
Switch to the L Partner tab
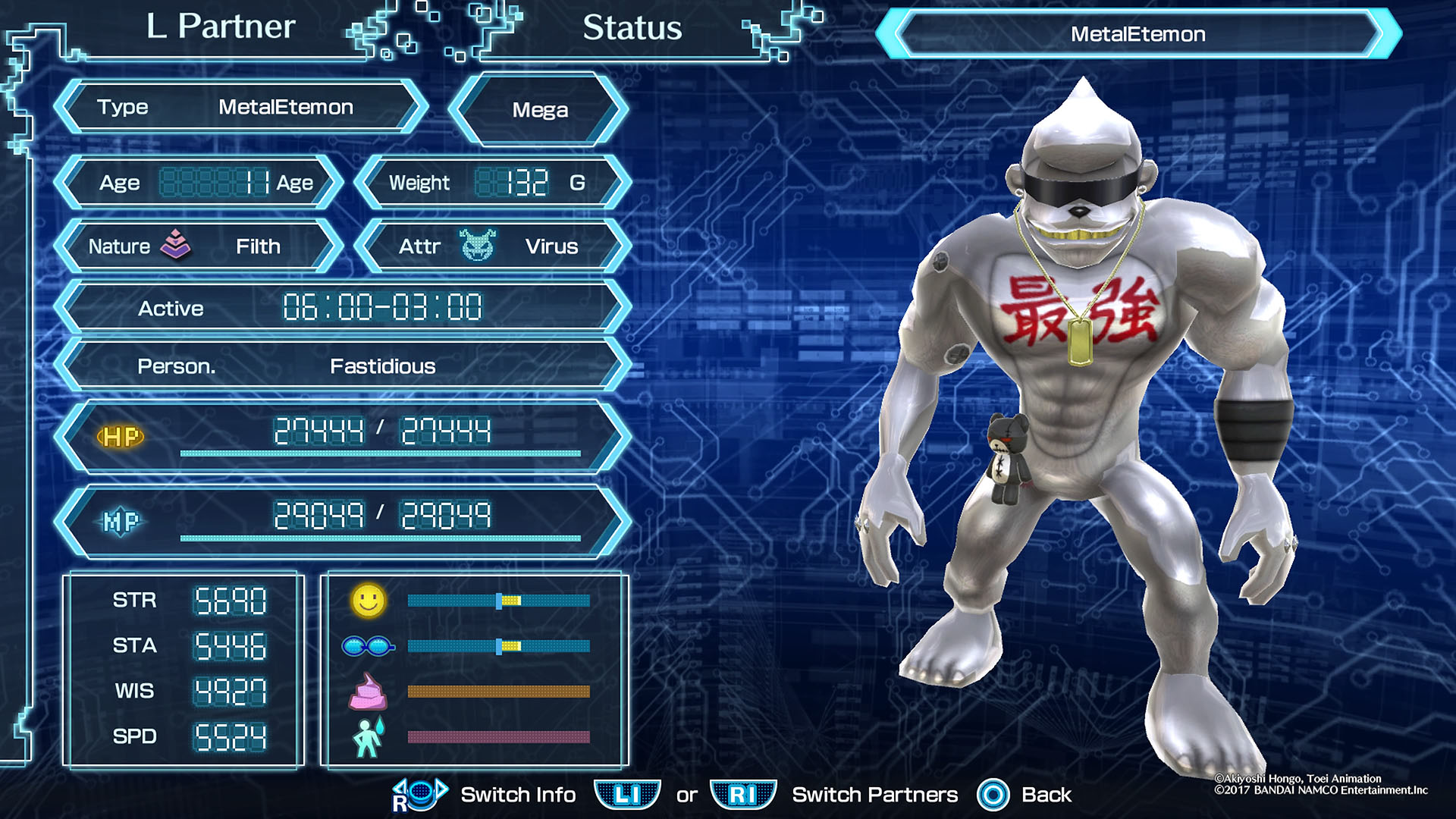[x=221, y=27]
